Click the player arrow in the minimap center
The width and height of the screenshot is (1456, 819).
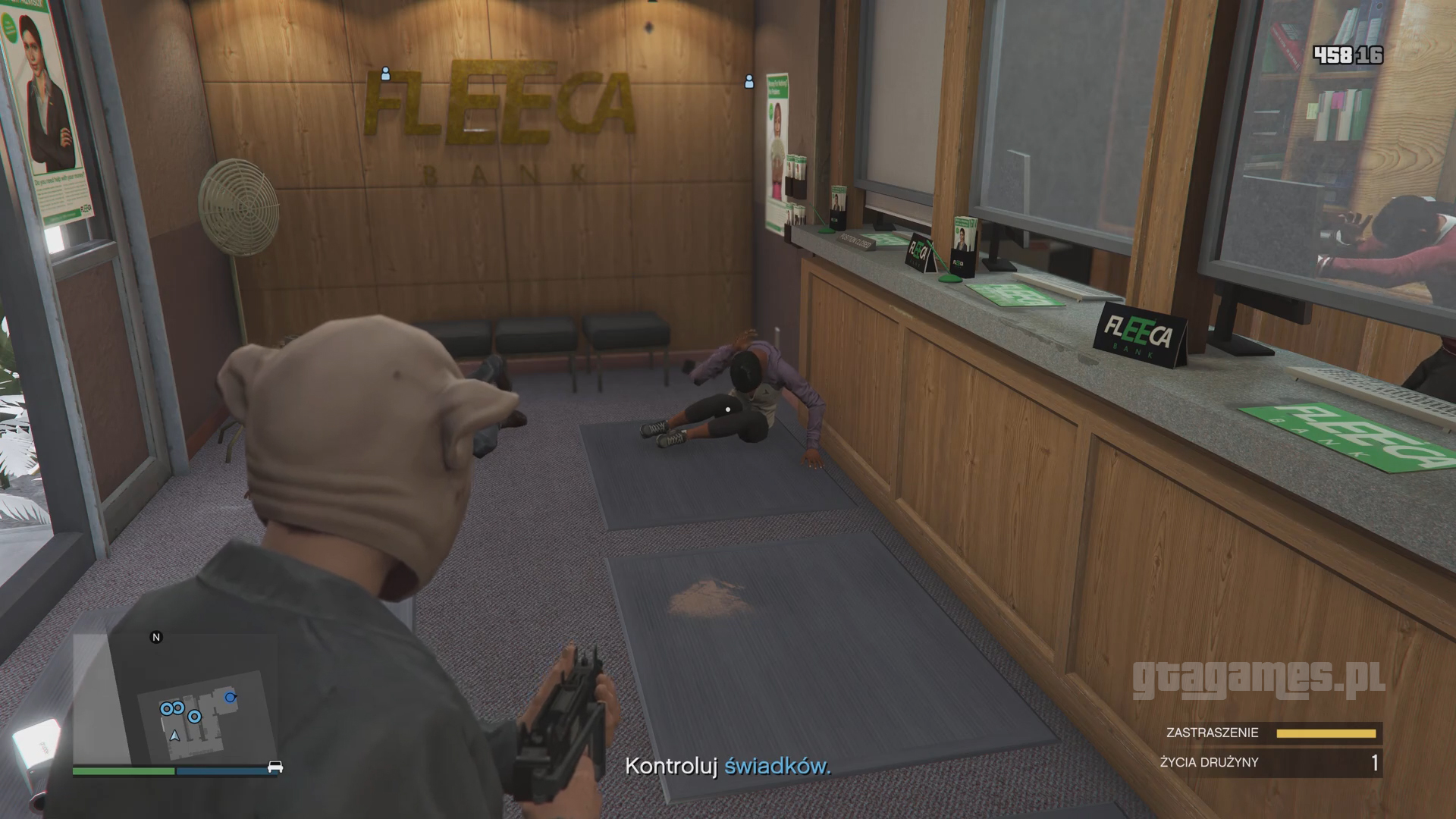coord(174,735)
